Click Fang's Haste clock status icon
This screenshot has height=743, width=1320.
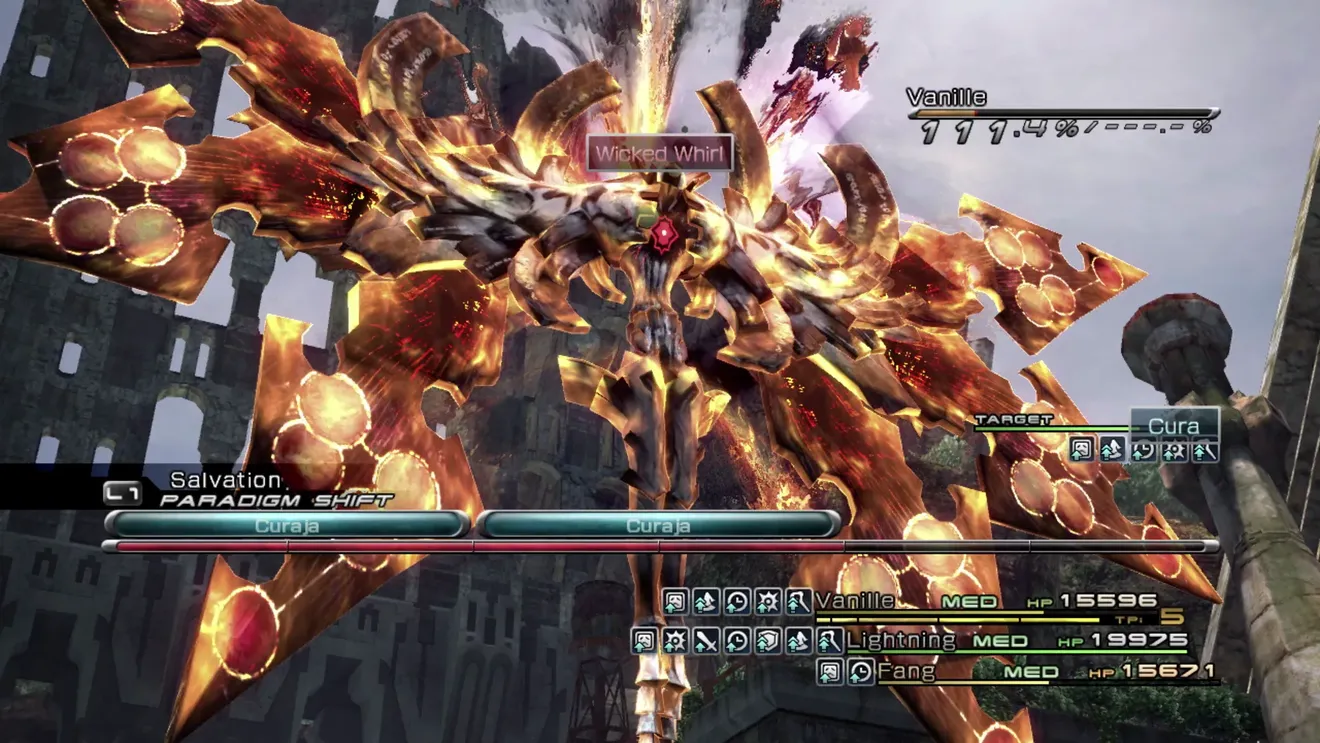(860, 672)
